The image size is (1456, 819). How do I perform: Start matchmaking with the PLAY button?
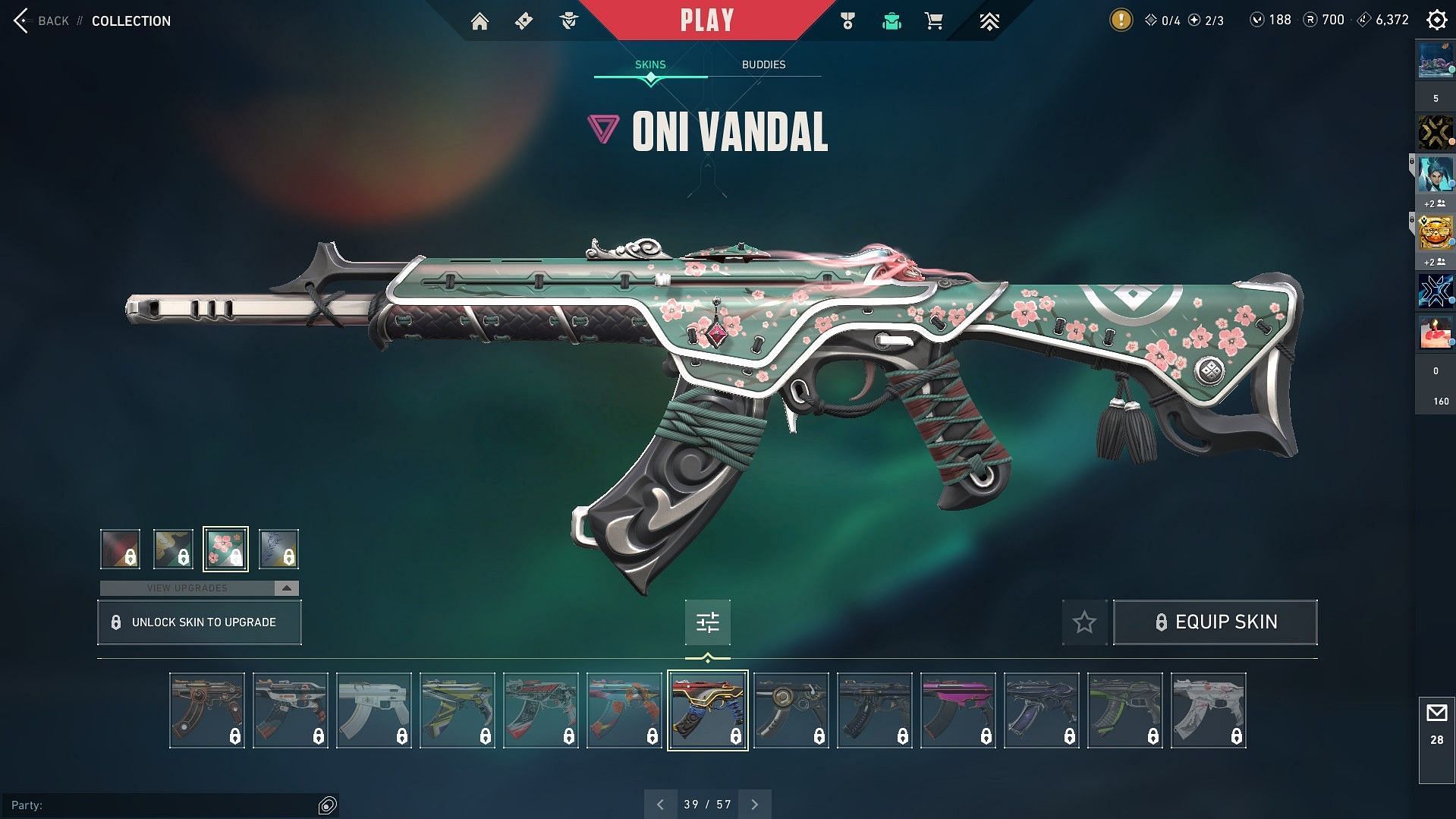point(706,20)
